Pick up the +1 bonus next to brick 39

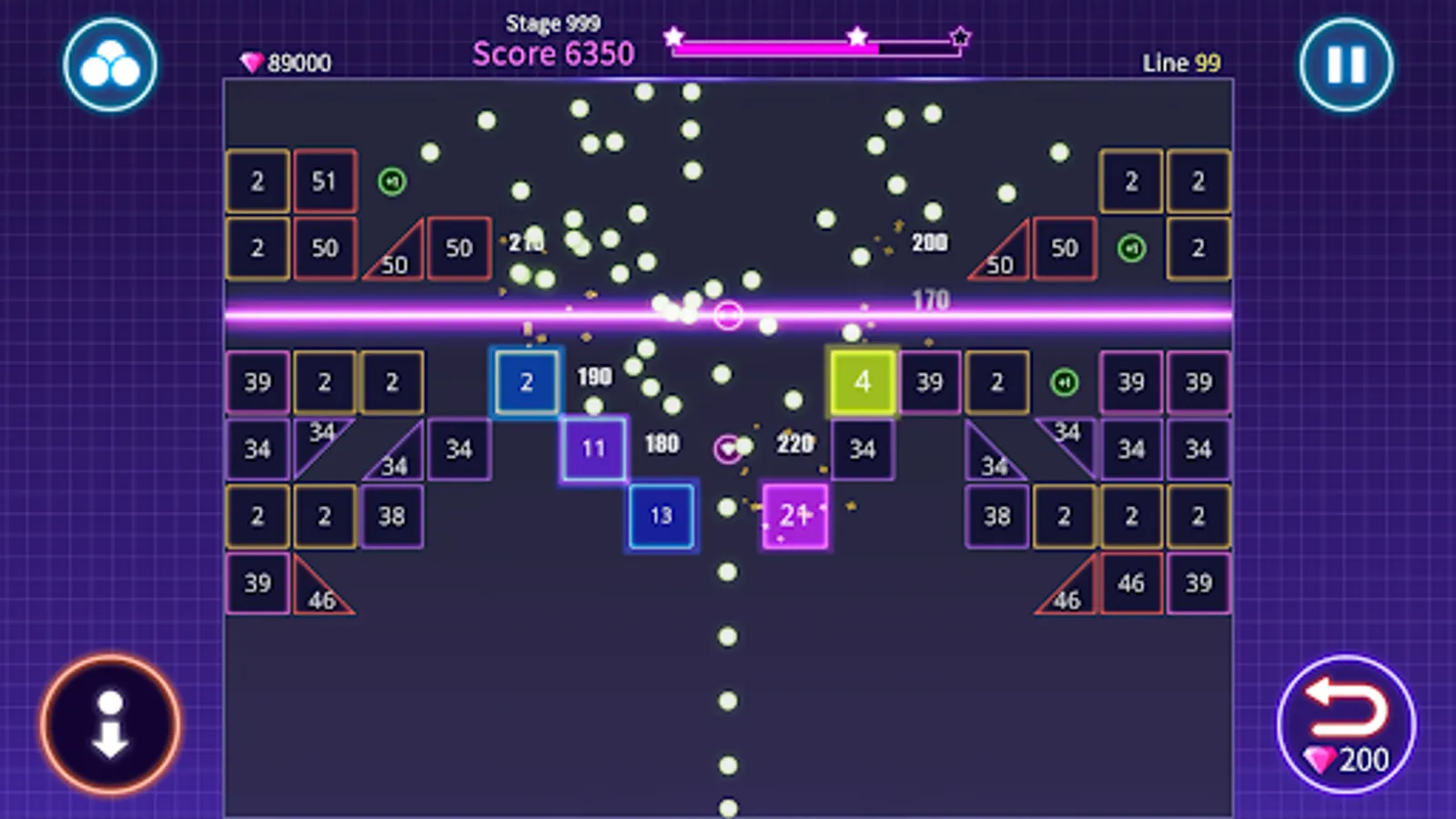click(1065, 382)
